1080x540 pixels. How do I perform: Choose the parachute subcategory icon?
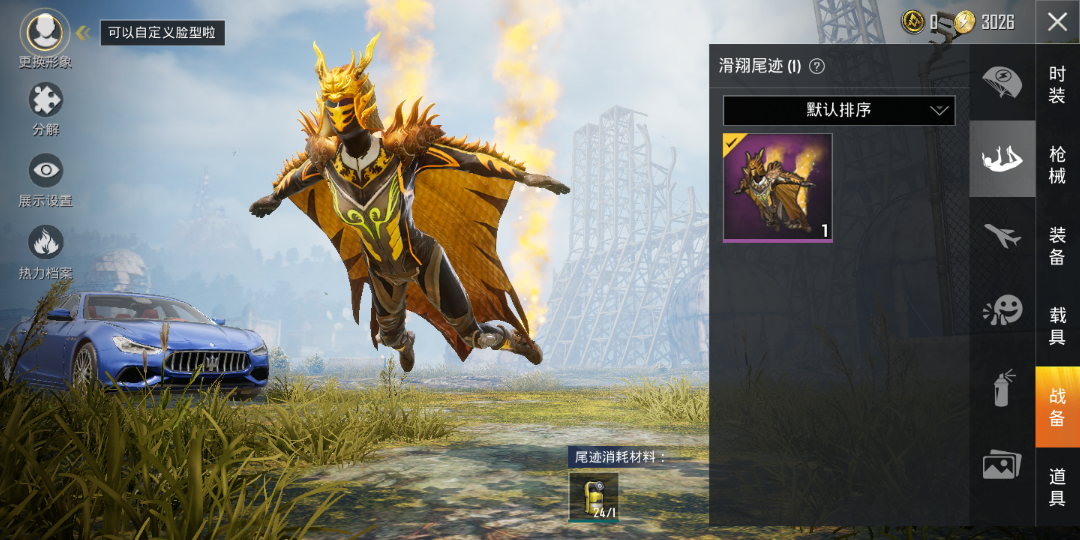[x=1002, y=82]
